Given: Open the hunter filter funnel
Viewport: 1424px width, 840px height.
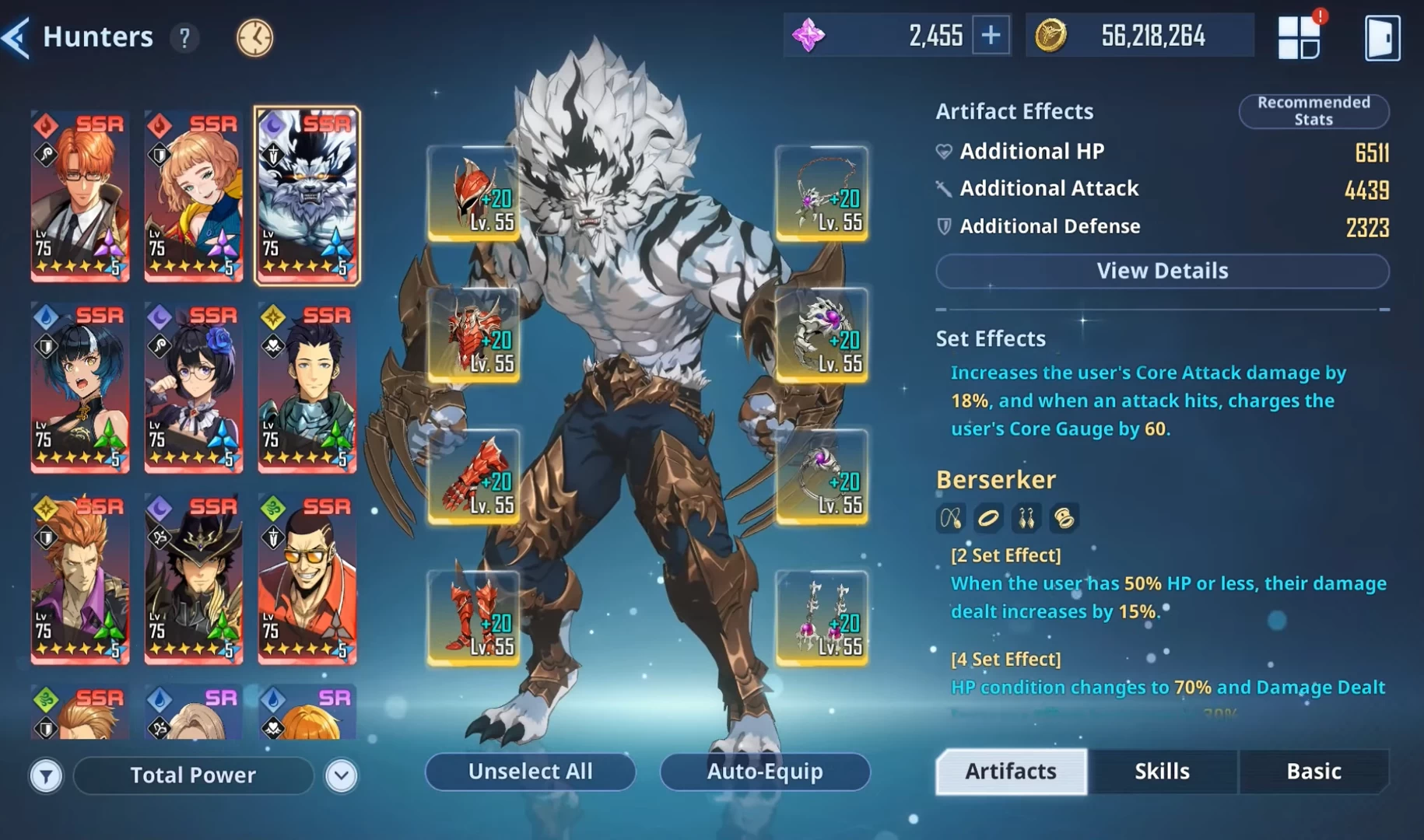Looking at the screenshot, I should [x=46, y=775].
